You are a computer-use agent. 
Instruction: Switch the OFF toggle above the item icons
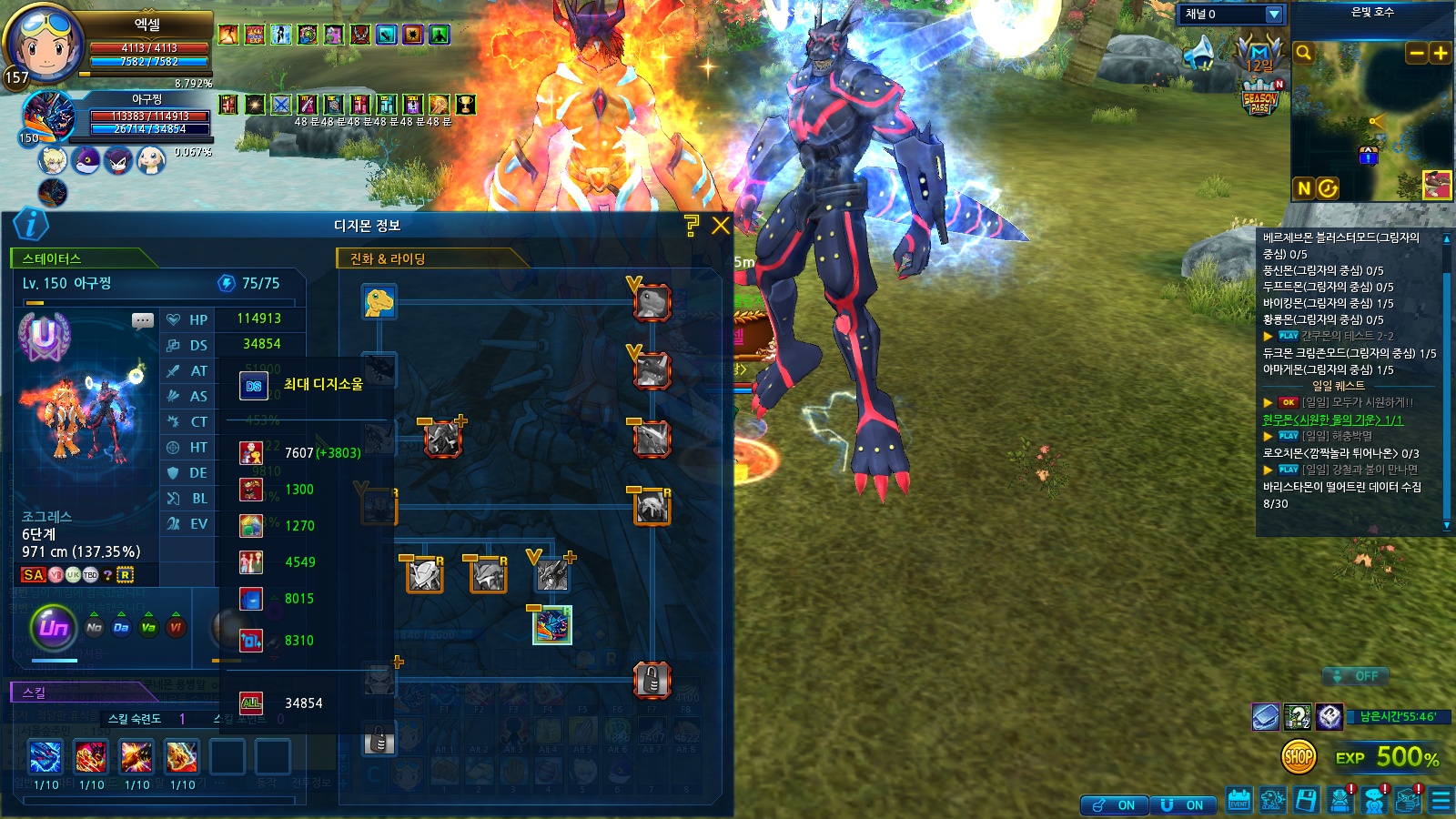[1356, 676]
